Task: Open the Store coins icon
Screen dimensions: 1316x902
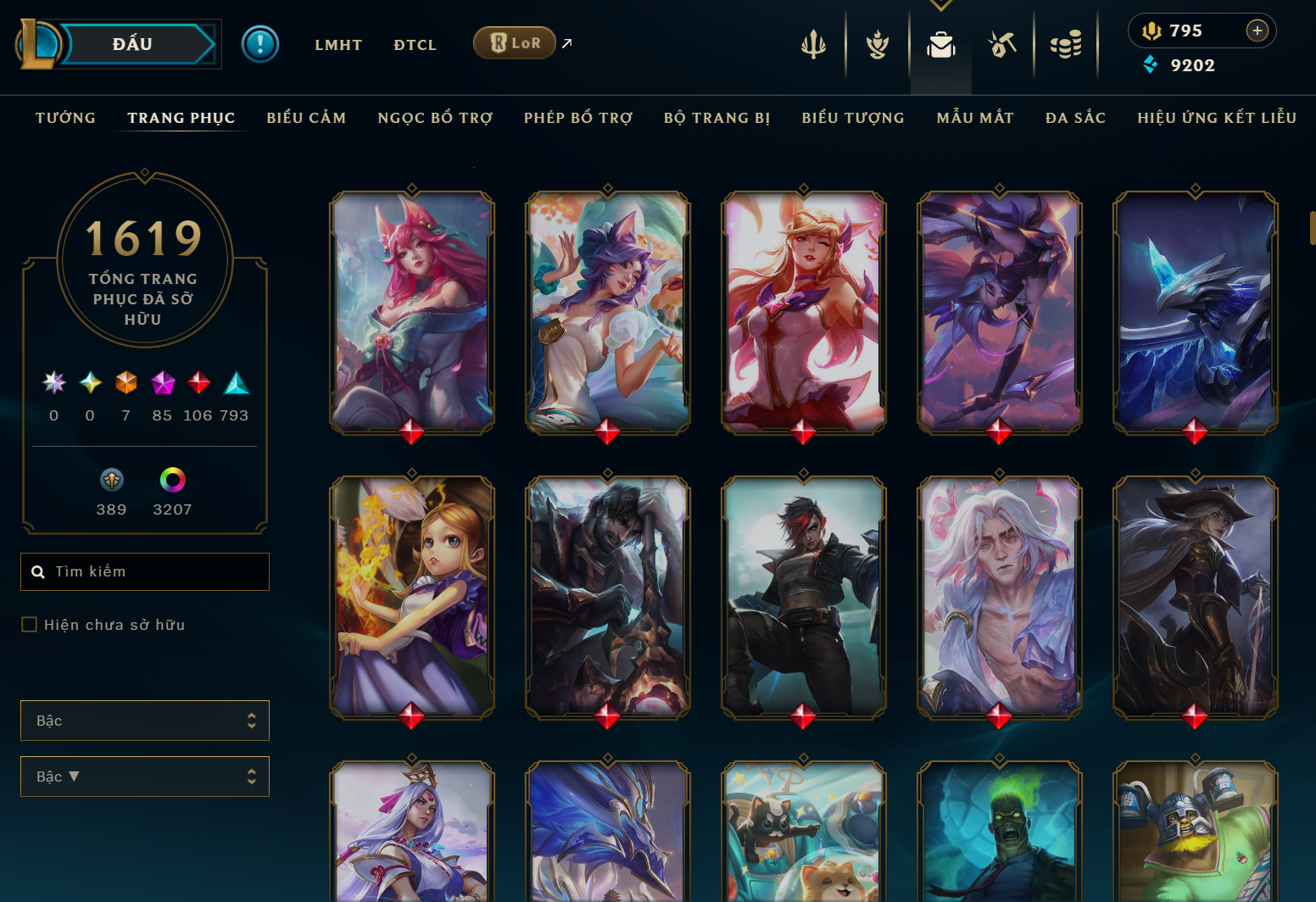Action: click(x=1066, y=44)
